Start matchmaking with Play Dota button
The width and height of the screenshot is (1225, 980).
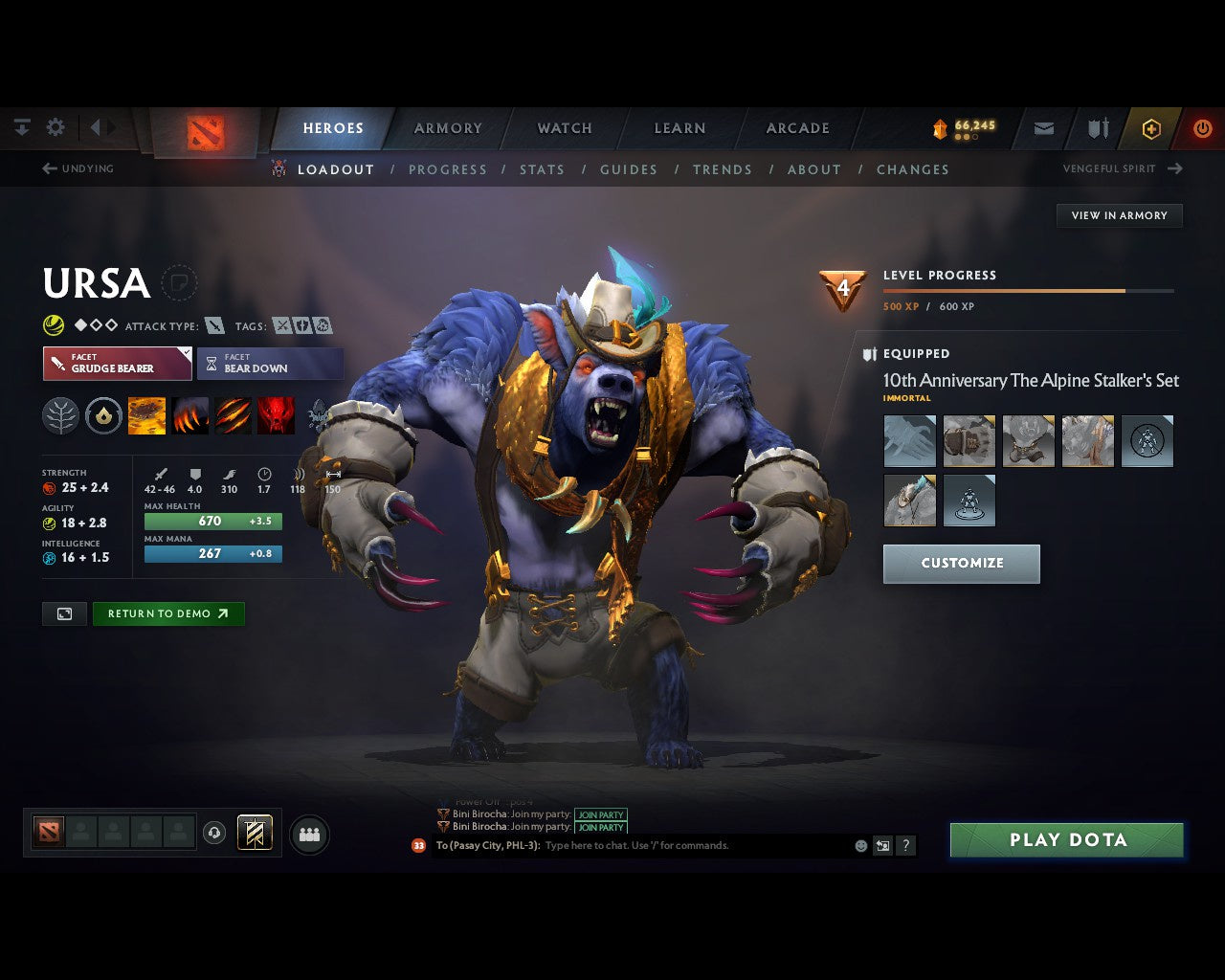[1066, 840]
